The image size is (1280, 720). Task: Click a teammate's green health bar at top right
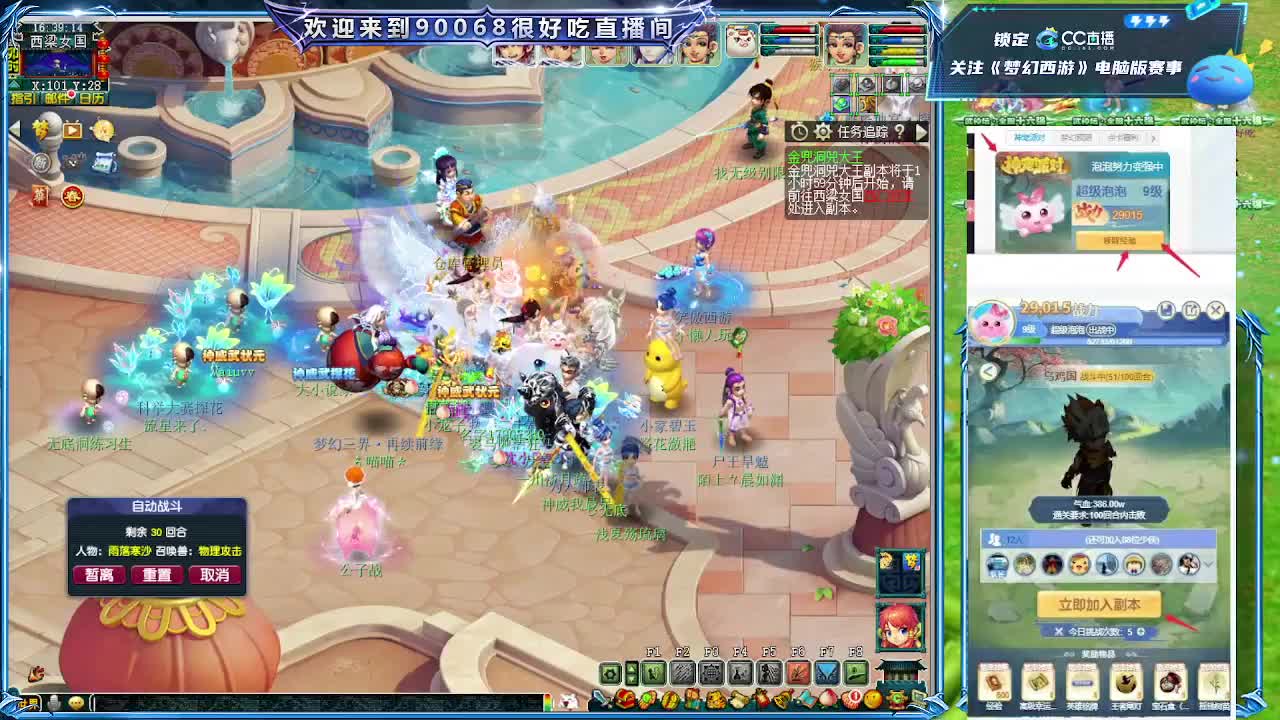click(x=899, y=61)
